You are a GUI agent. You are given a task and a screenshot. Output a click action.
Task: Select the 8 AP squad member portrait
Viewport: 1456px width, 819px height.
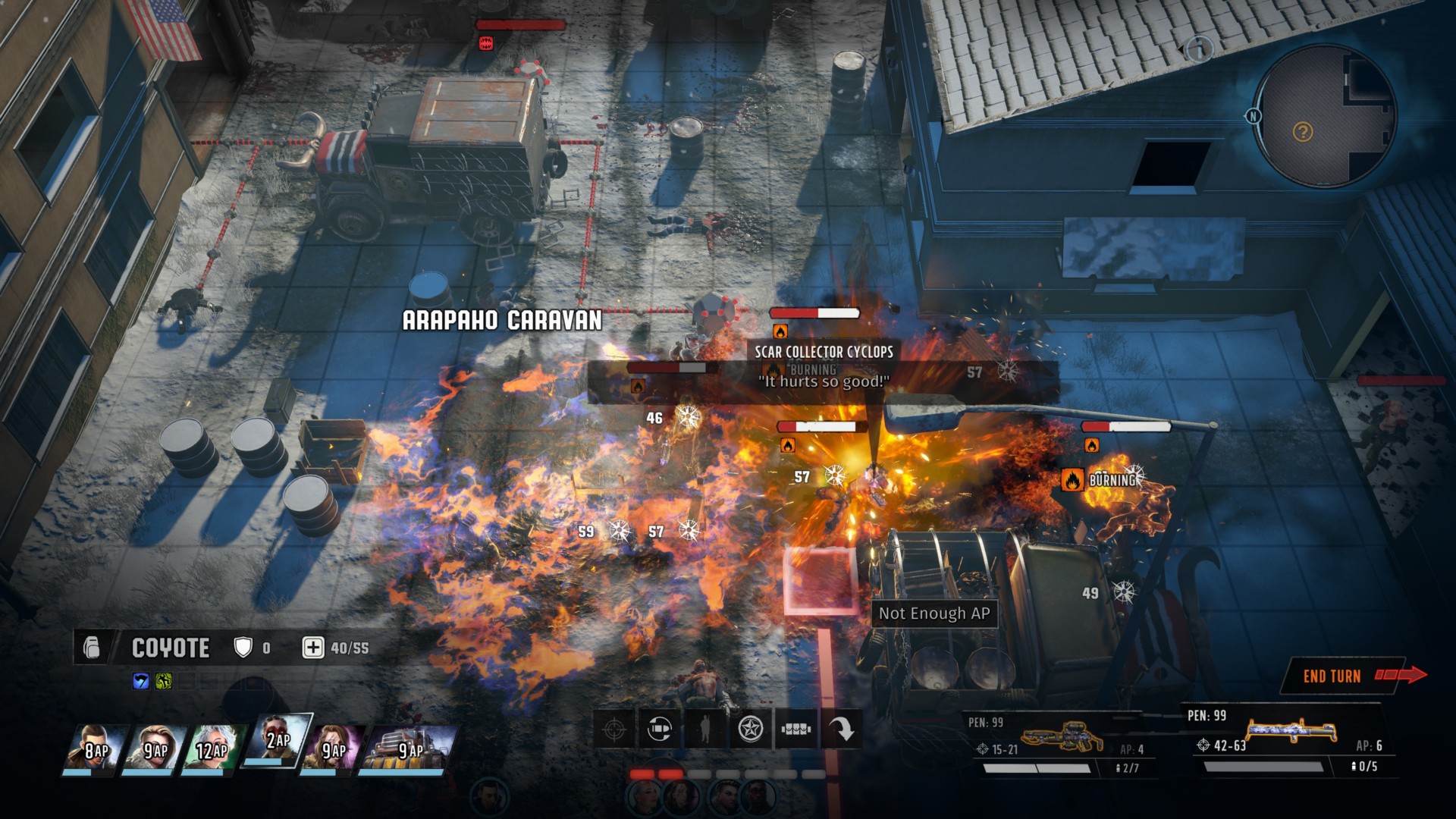coord(94,748)
